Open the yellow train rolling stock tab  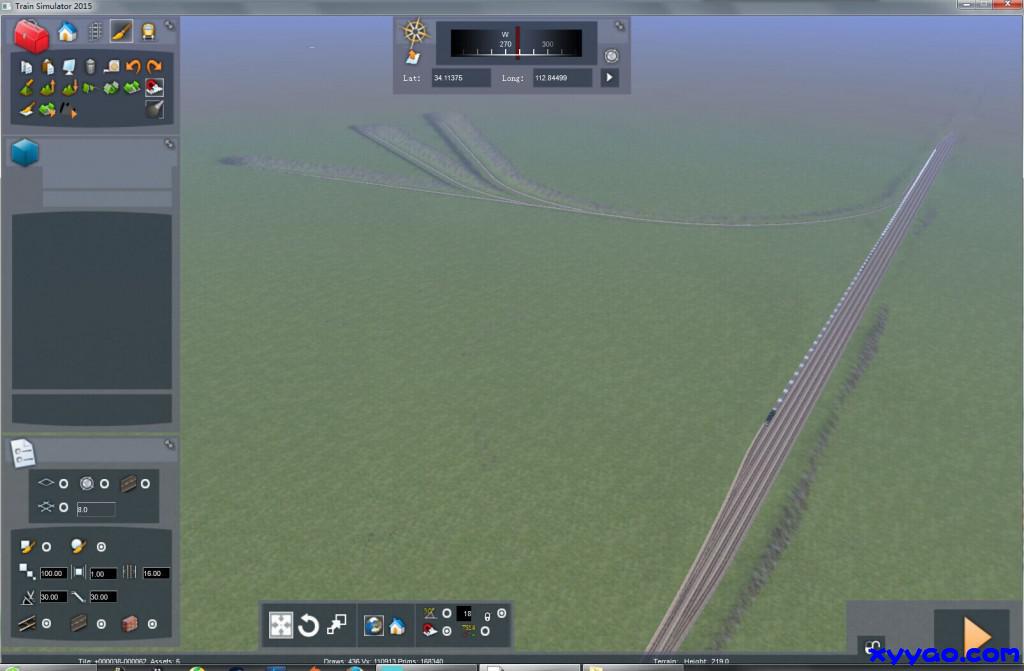click(x=148, y=32)
